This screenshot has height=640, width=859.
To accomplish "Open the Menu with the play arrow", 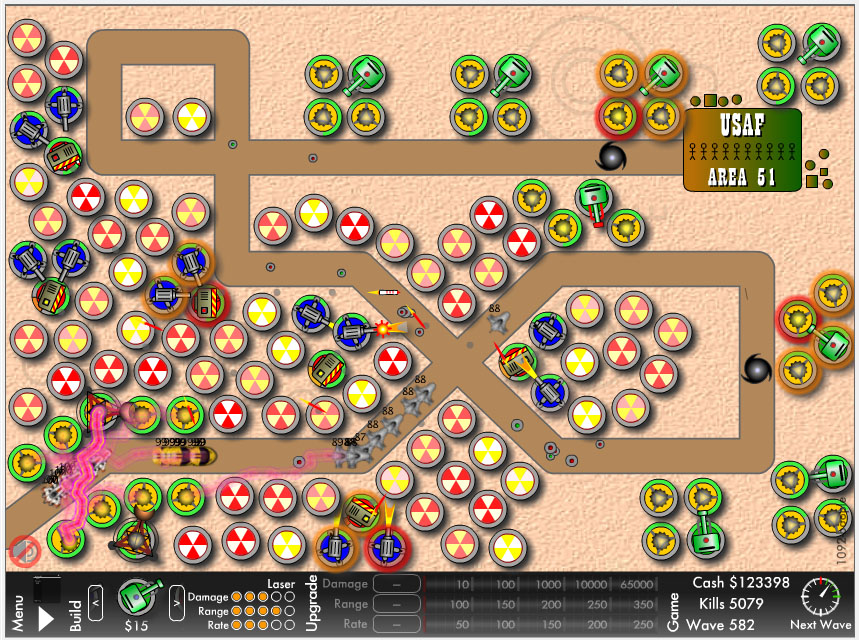I will 46,618.
